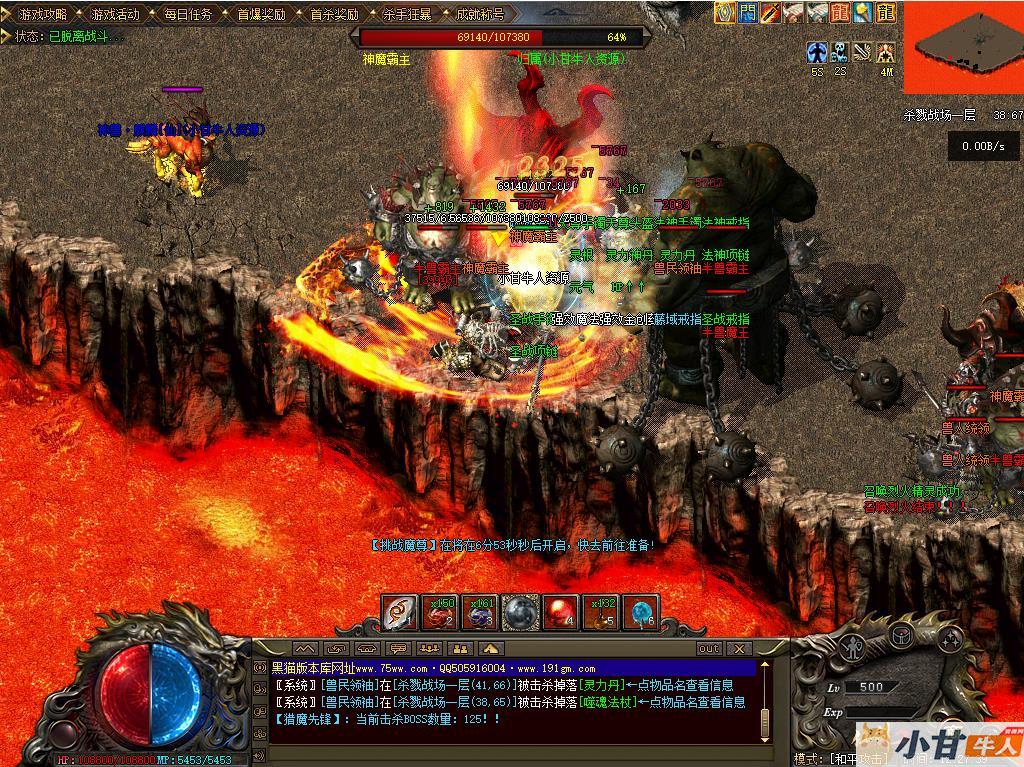Open the 首爆奖励 first-drop rewards

[x=261, y=14]
